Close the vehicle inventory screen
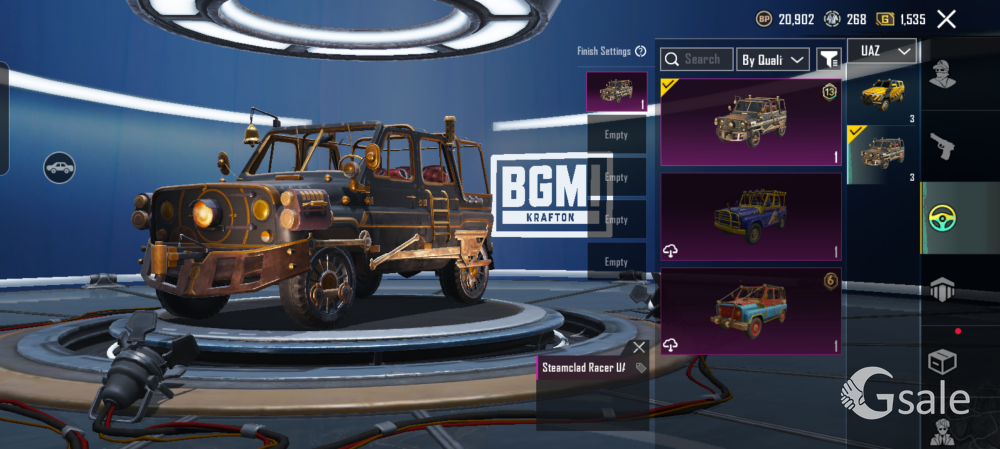The image size is (1000, 449). point(946,18)
